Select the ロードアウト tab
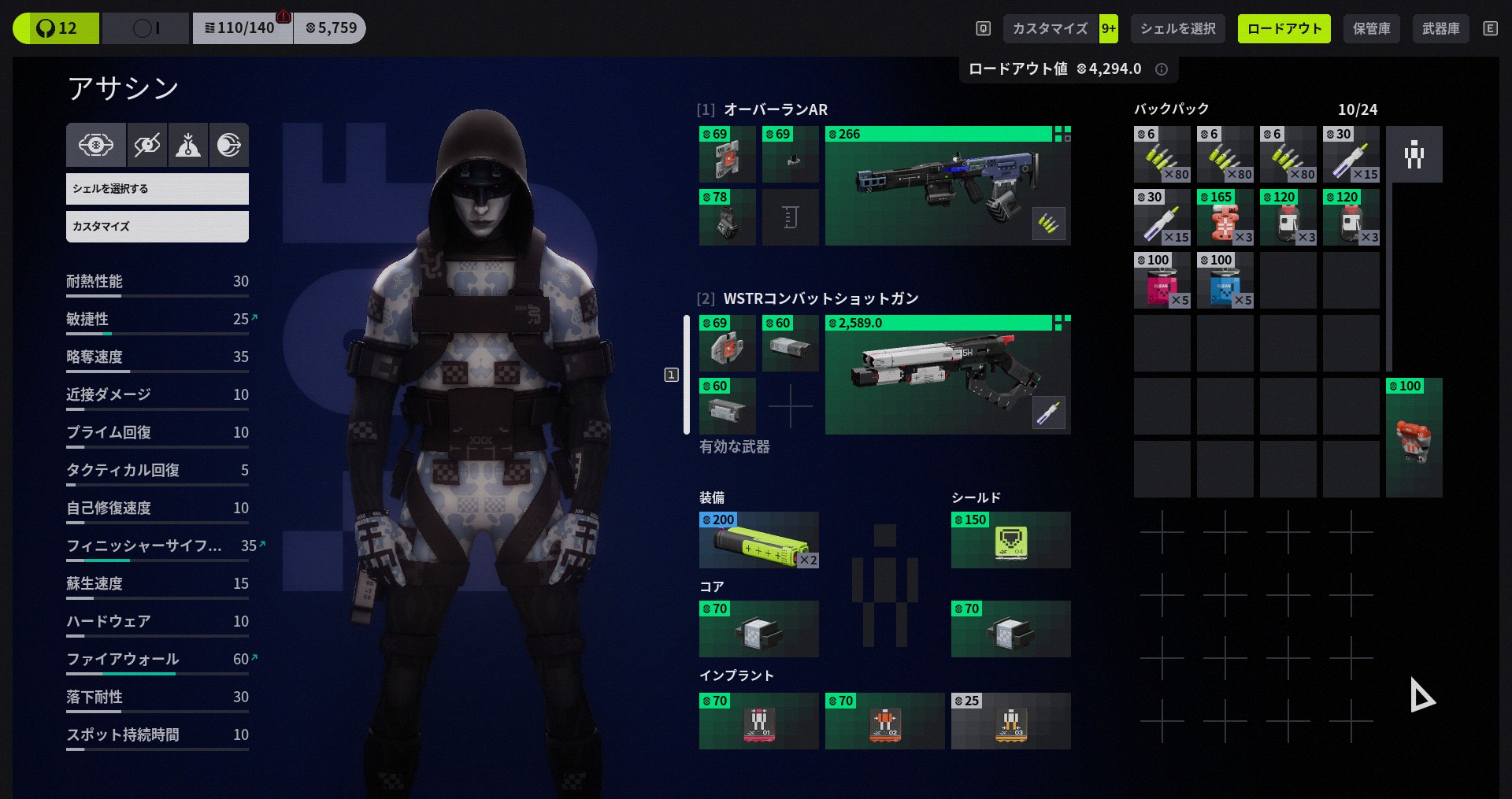Screen dimensions: 1512x799 click(1284, 29)
